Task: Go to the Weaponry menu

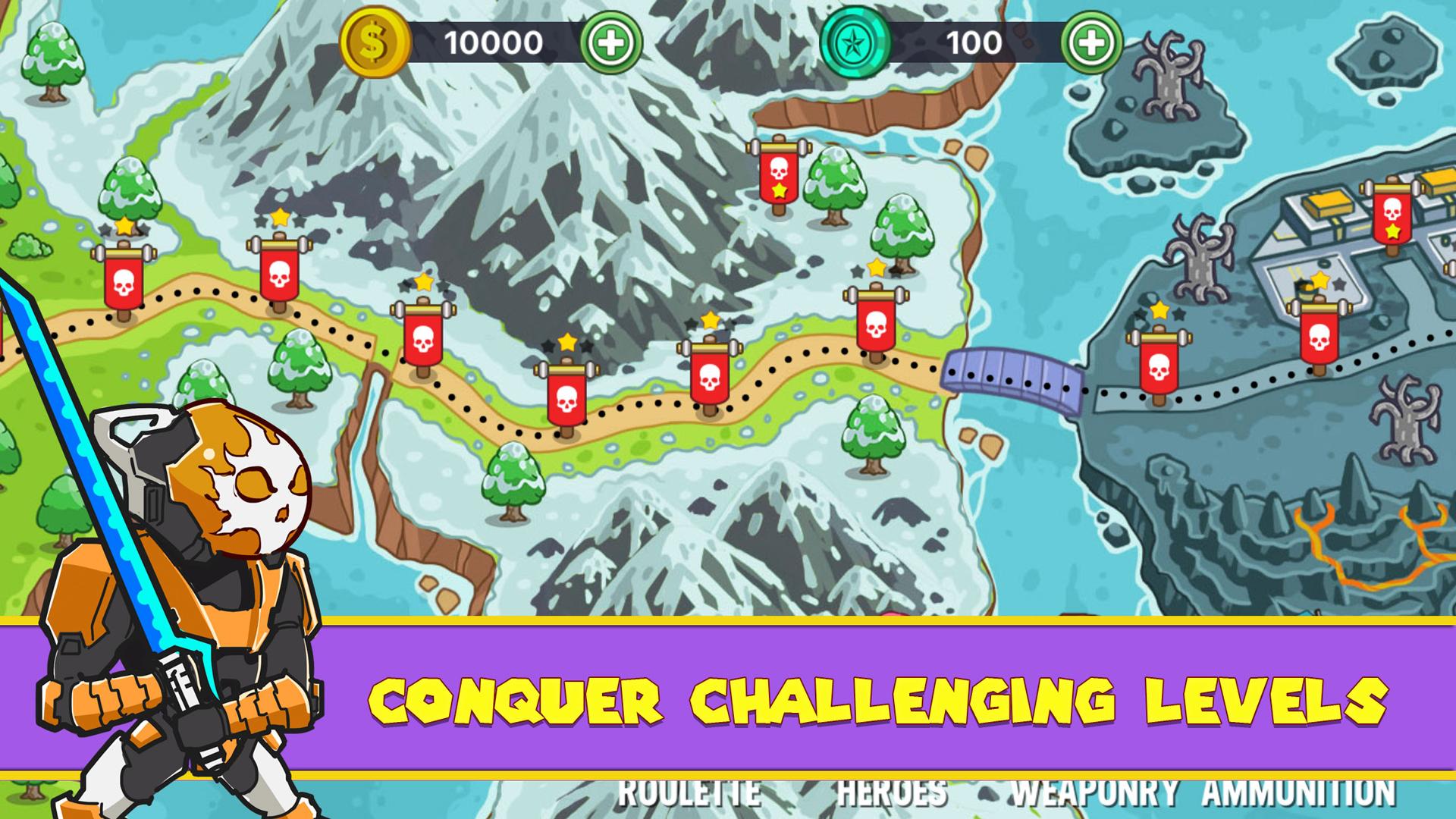Action: pos(1094,793)
